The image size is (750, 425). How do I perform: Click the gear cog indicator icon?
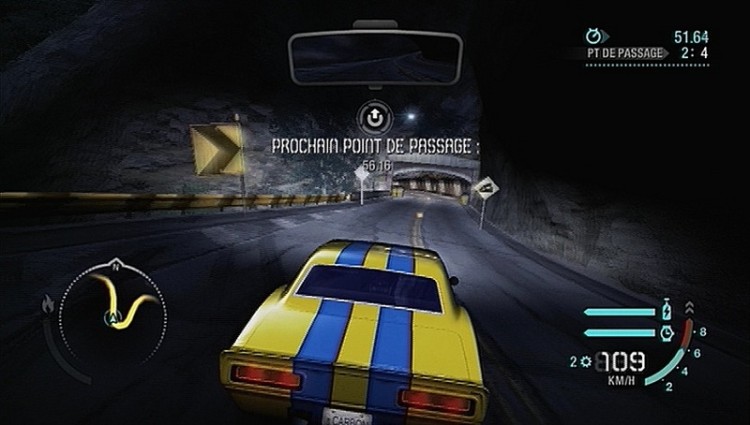[584, 360]
